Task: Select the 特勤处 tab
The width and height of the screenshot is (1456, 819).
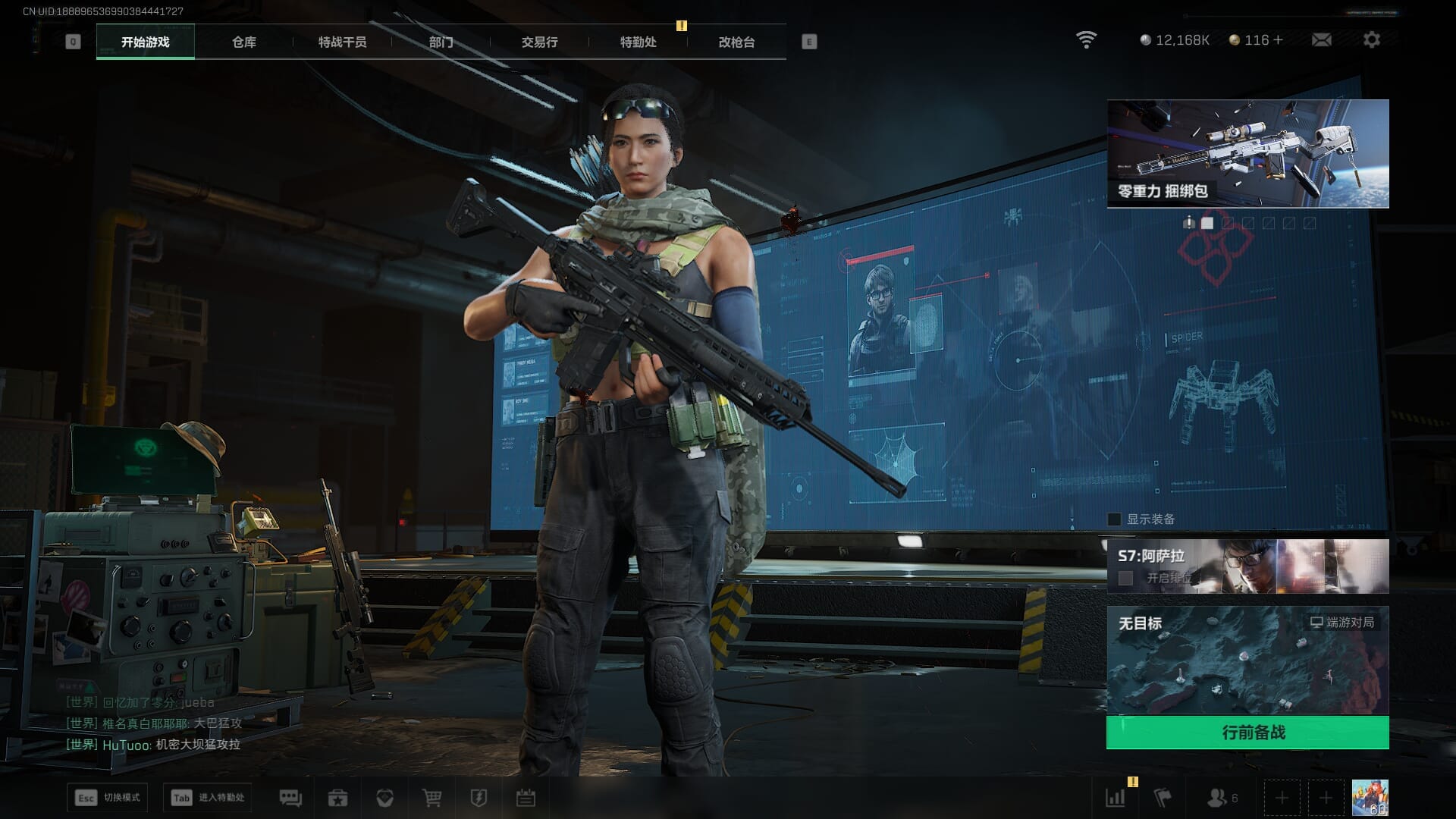Action: [638, 42]
